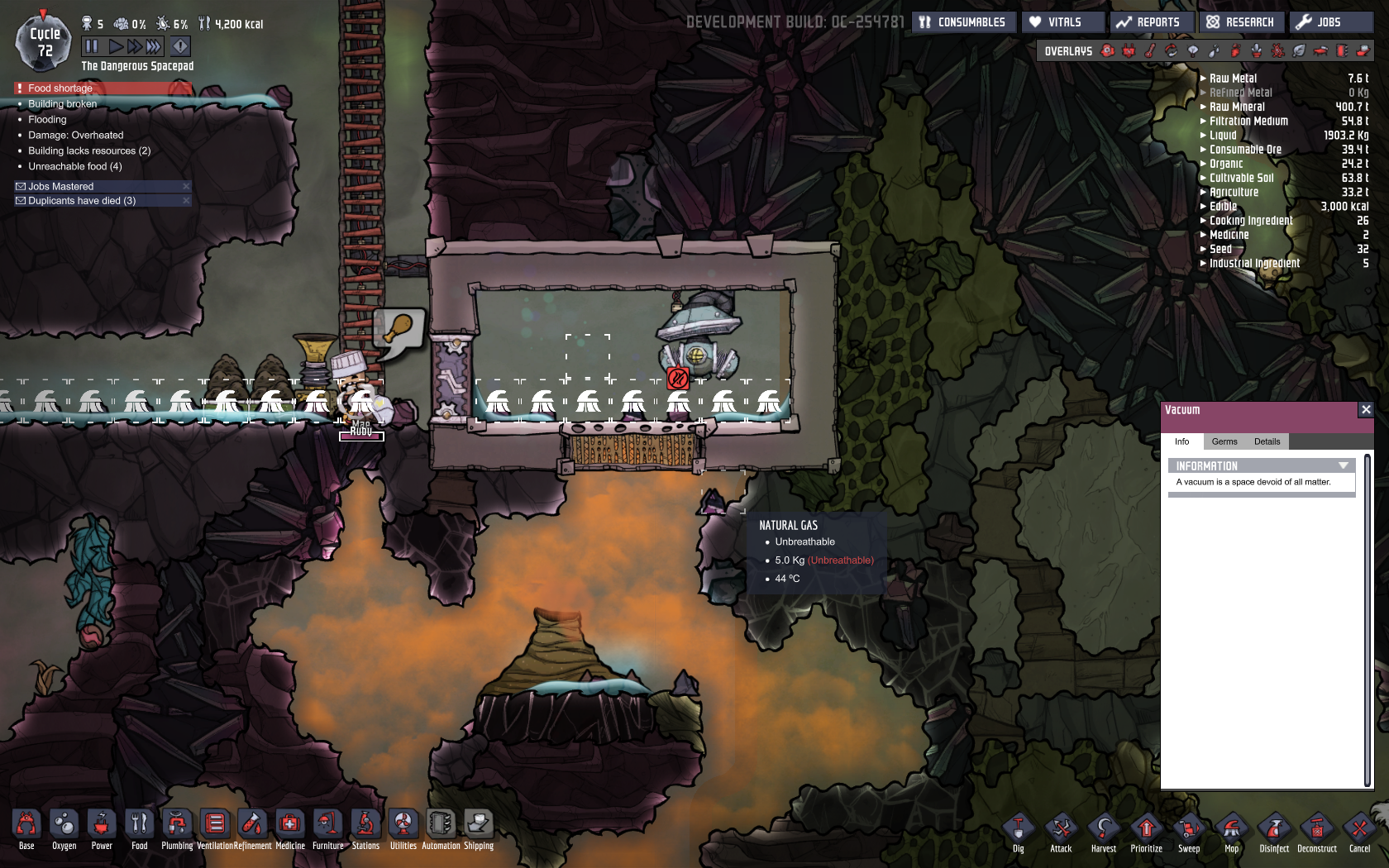The height and width of the screenshot is (868, 1389).
Task: Switch to the Germs tab
Action: (x=1224, y=441)
